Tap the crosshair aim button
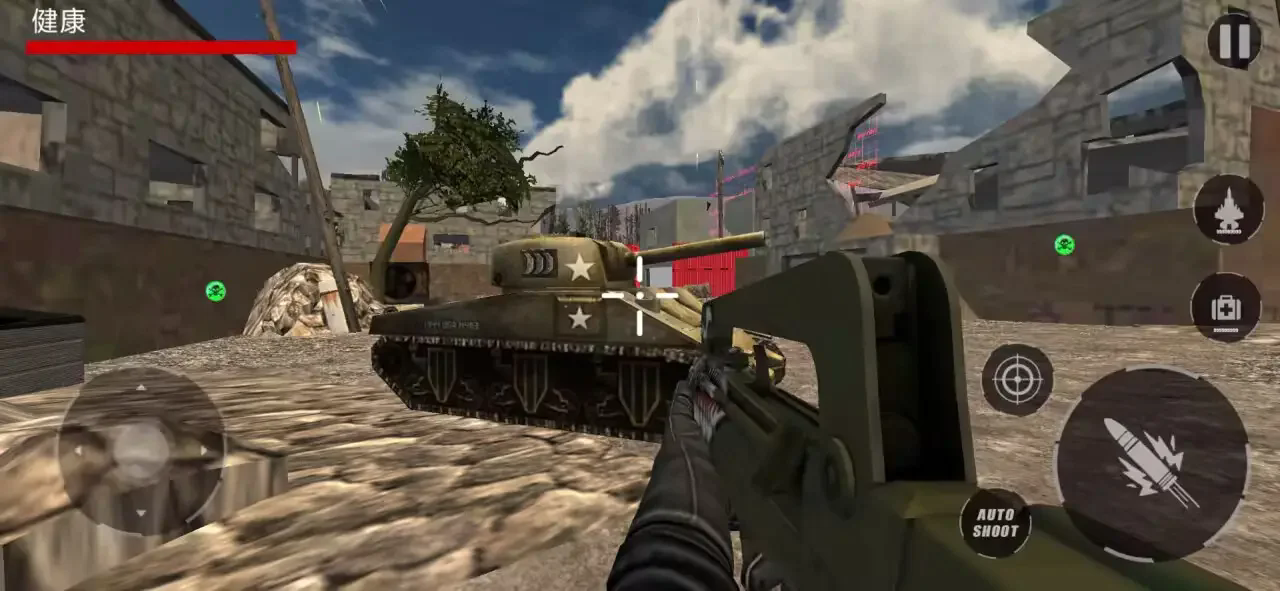This screenshot has height=591, width=1280. 1017,379
